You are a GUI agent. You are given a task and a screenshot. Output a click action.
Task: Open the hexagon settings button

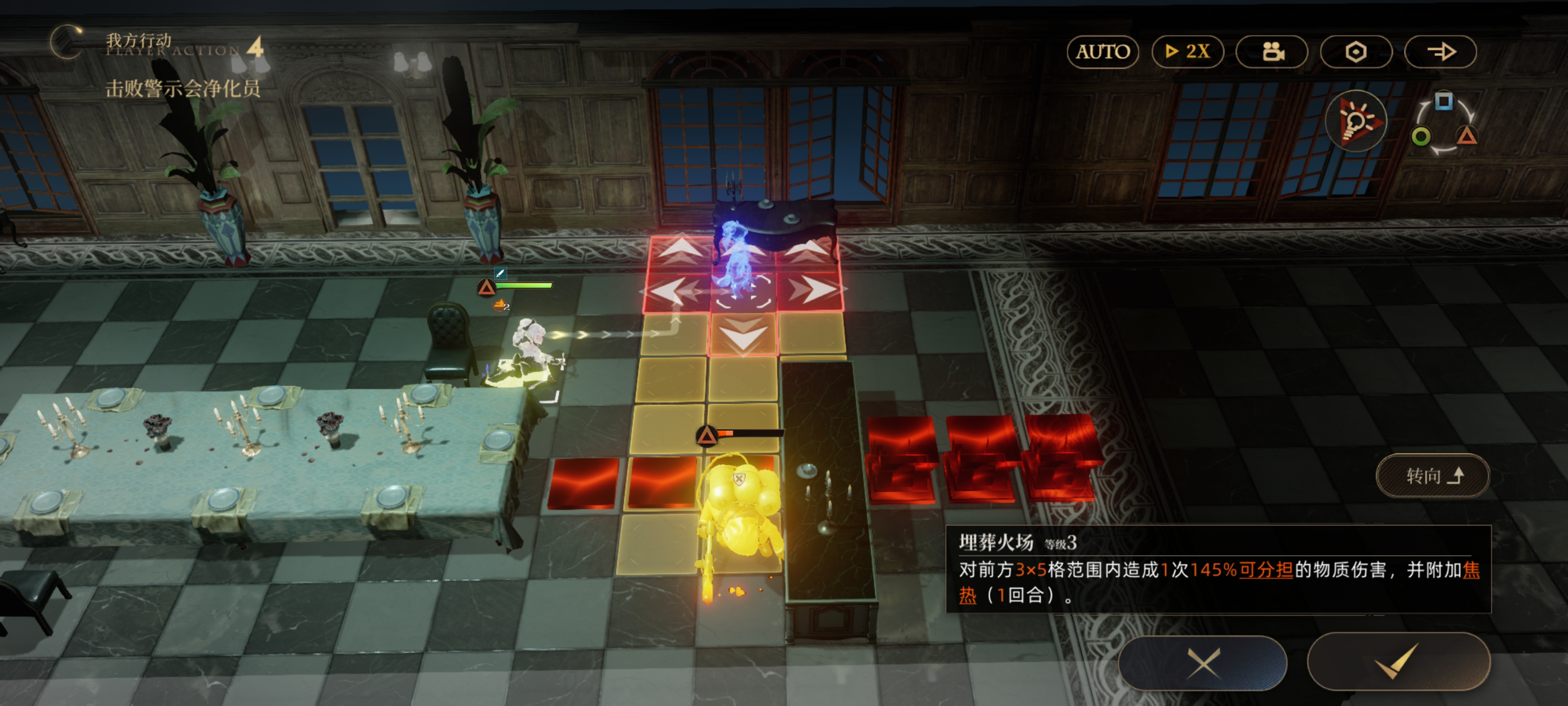pyautogui.click(x=1355, y=52)
